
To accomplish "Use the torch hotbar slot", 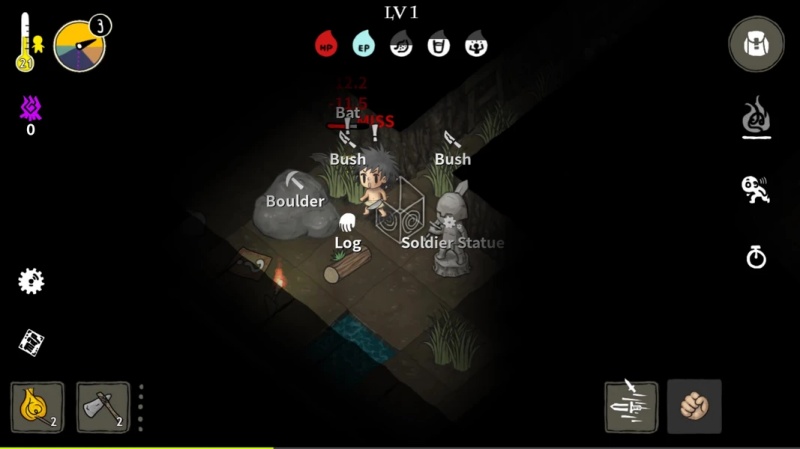I will click(x=38, y=407).
